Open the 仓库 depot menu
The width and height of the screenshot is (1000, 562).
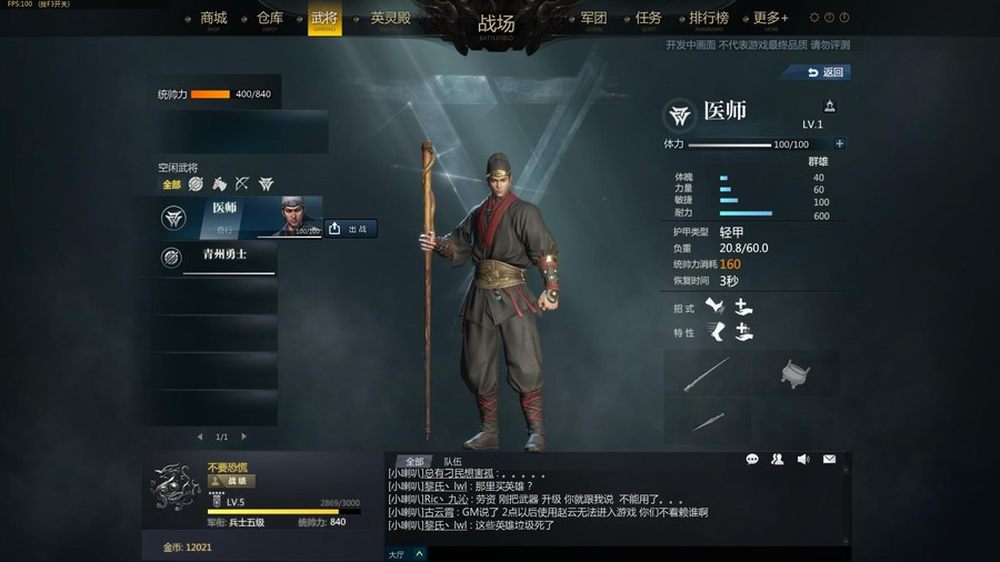[269, 18]
